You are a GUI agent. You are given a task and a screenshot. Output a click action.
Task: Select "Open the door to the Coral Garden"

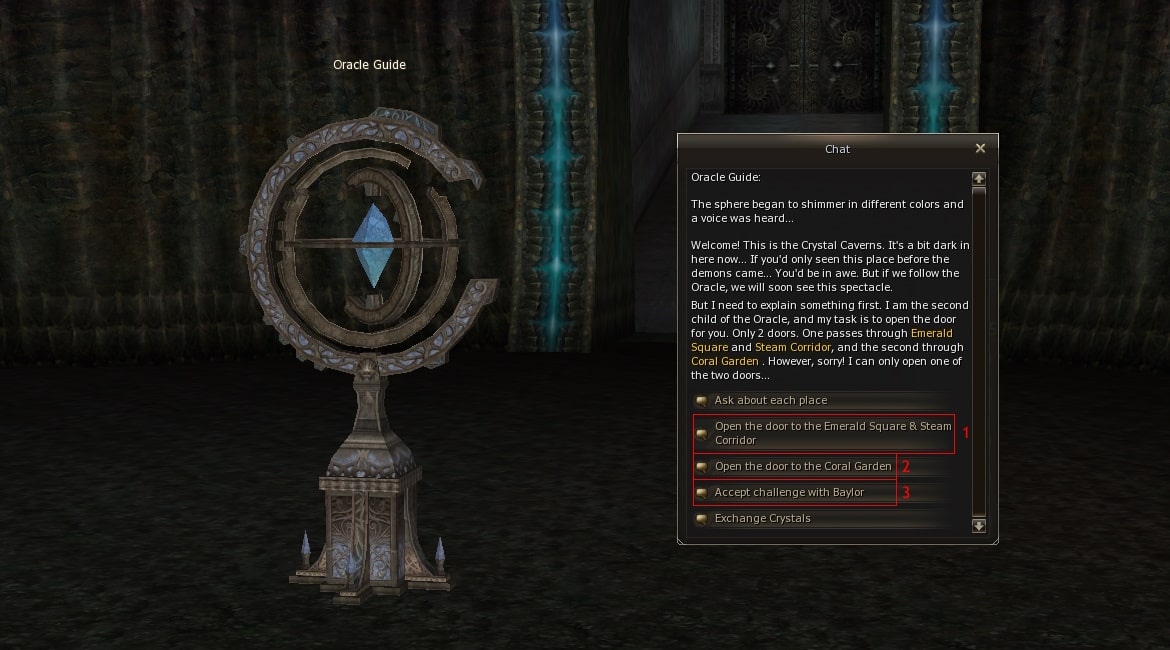point(802,466)
